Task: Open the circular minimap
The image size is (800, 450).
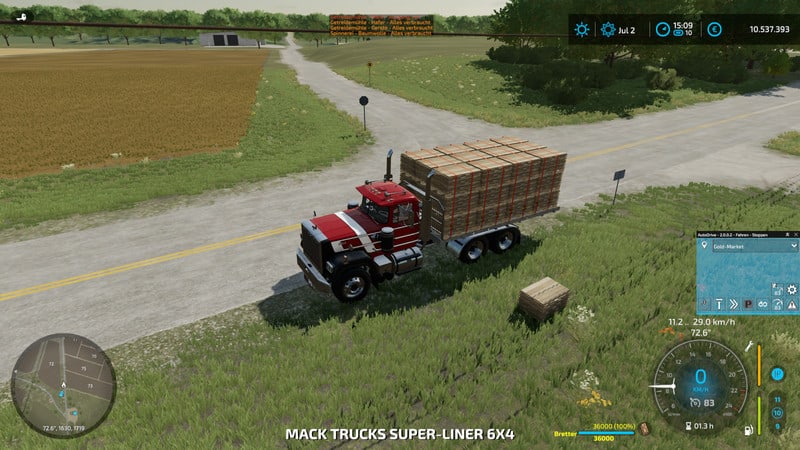Action: (63, 385)
